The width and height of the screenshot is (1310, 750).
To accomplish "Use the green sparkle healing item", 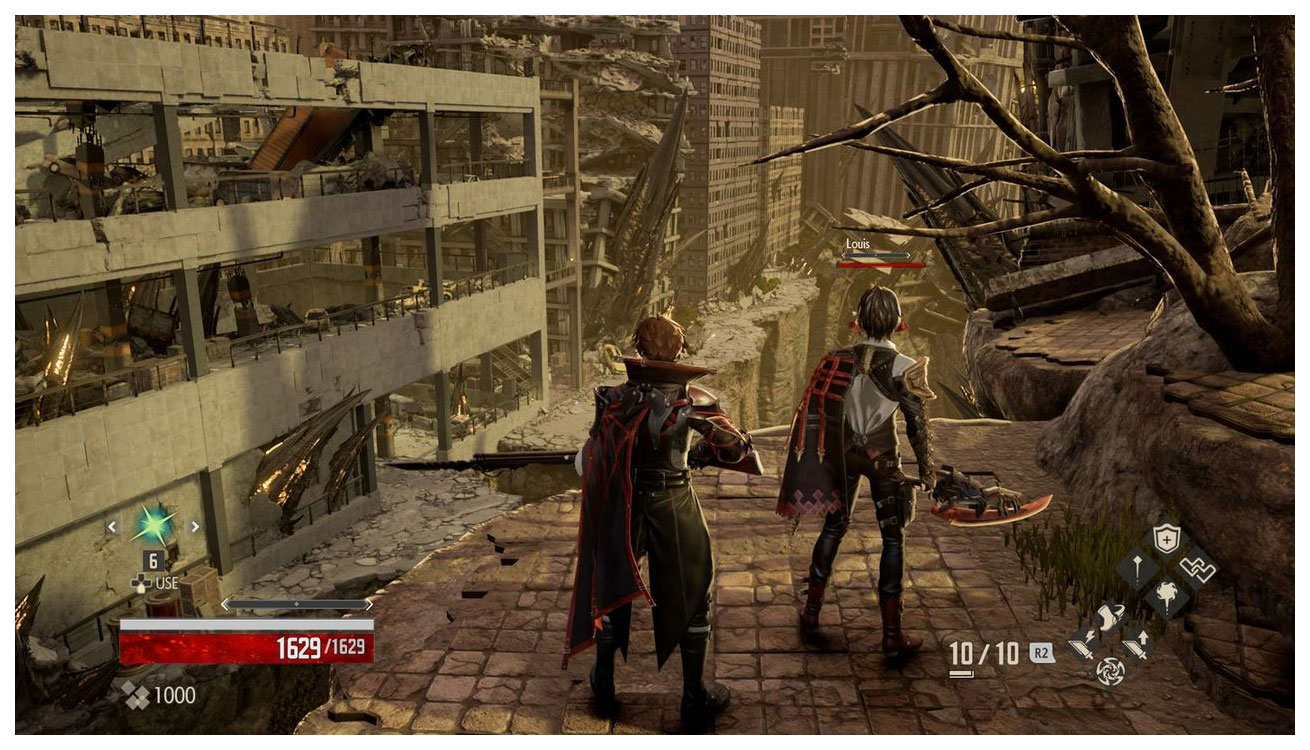I will click(x=153, y=525).
